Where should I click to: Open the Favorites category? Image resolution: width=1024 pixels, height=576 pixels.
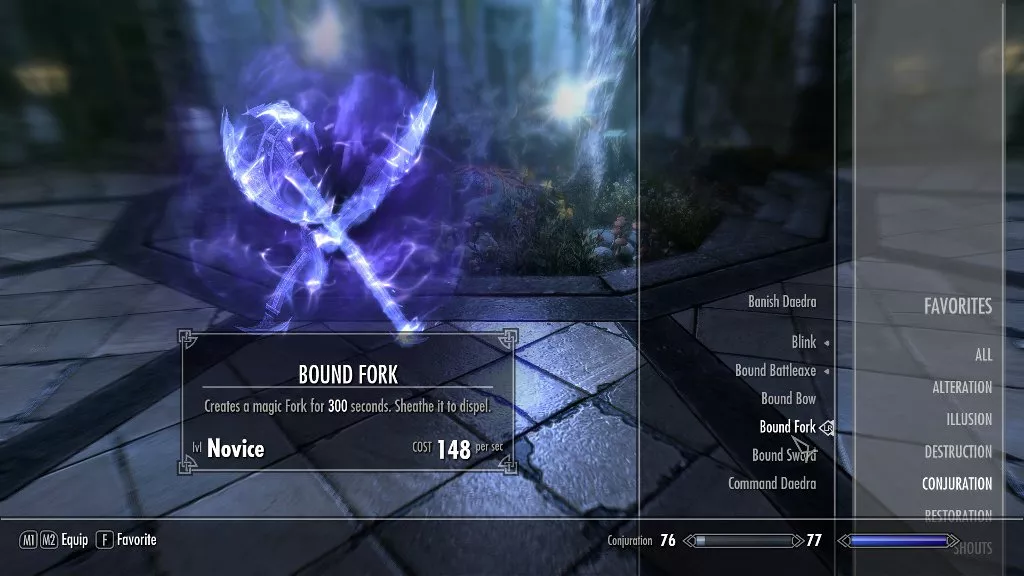point(957,306)
